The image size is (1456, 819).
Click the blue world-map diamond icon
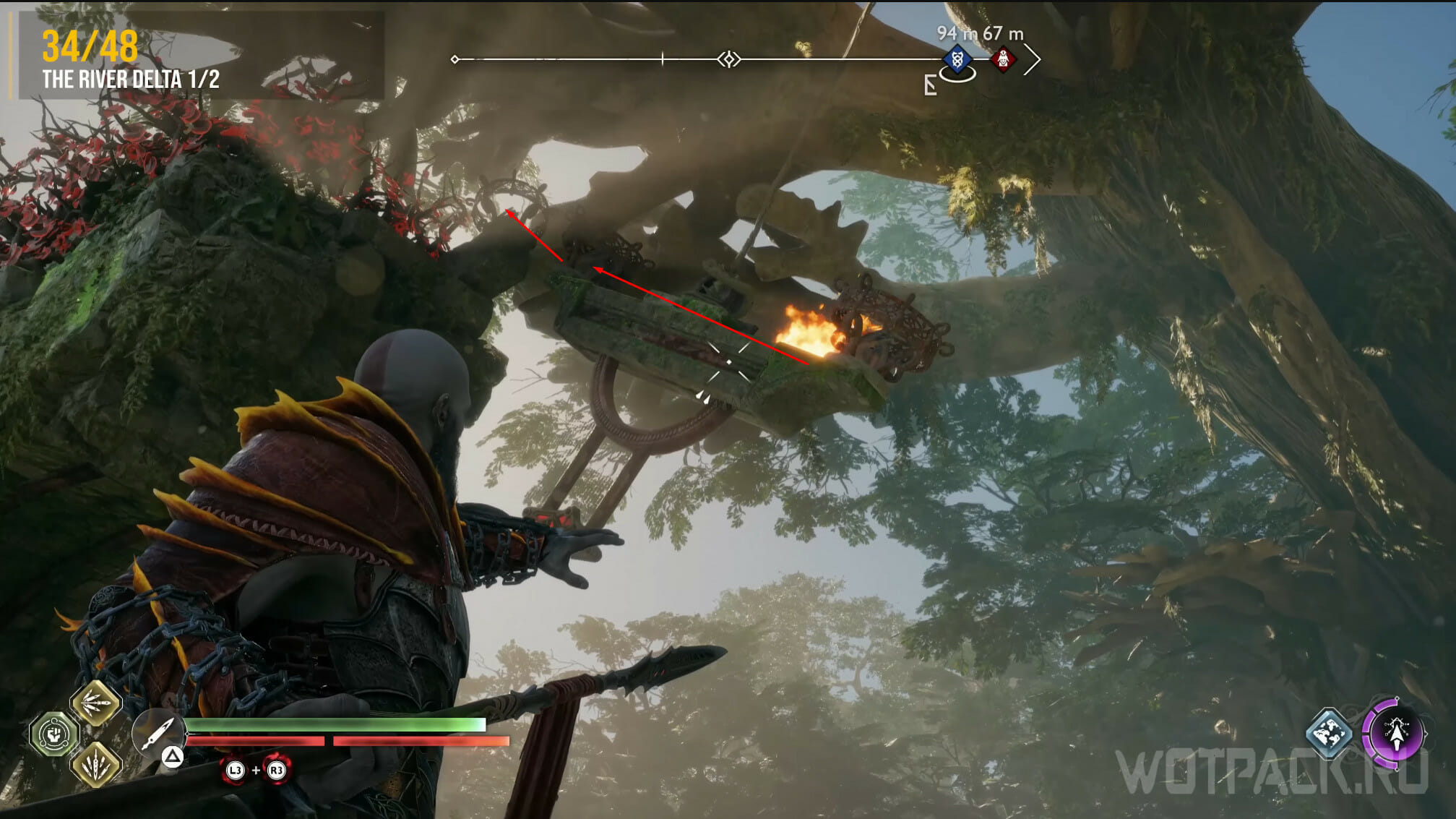point(1329,733)
